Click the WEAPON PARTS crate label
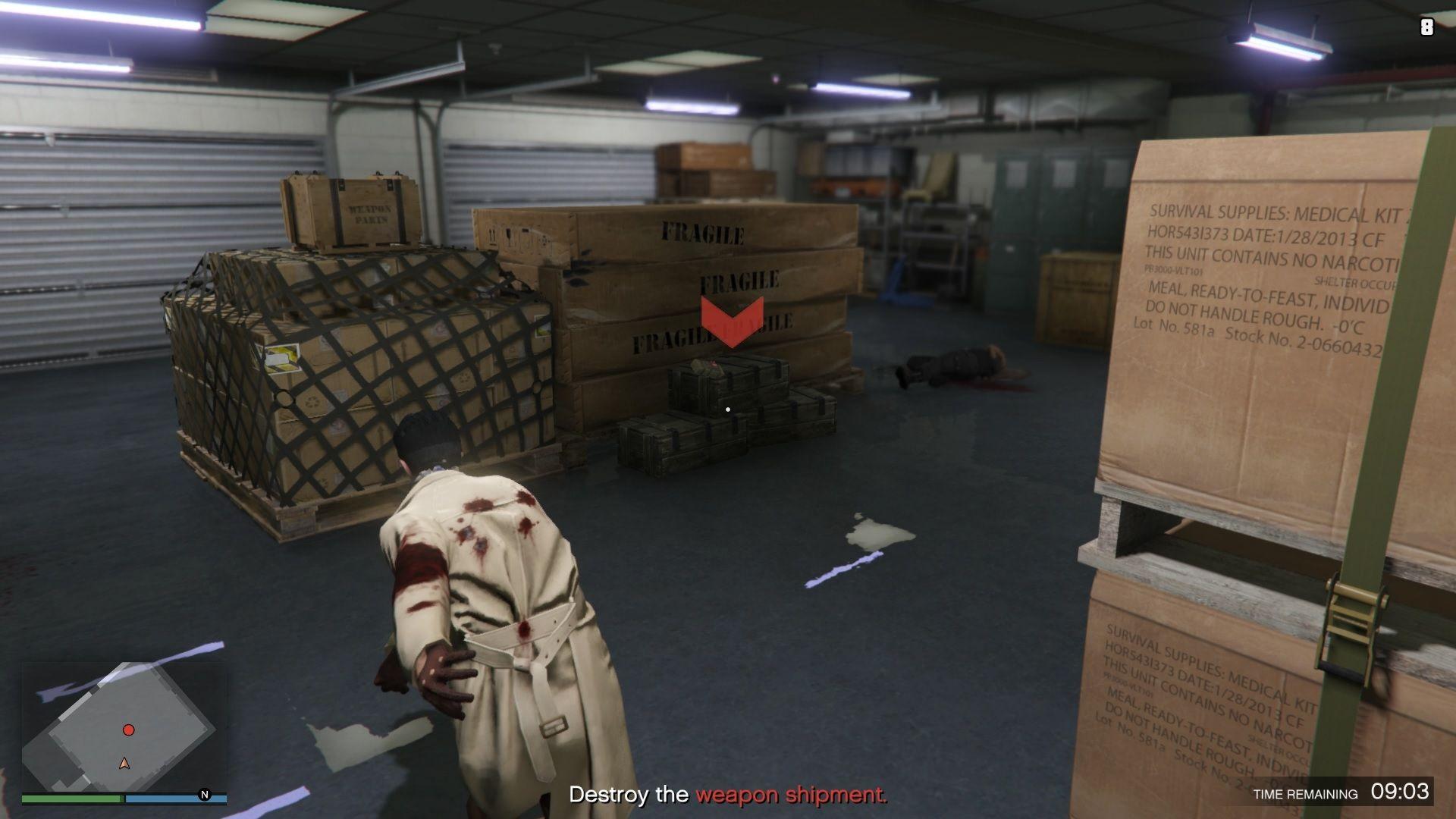Viewport: 1456px width, 819px height. 370,212
